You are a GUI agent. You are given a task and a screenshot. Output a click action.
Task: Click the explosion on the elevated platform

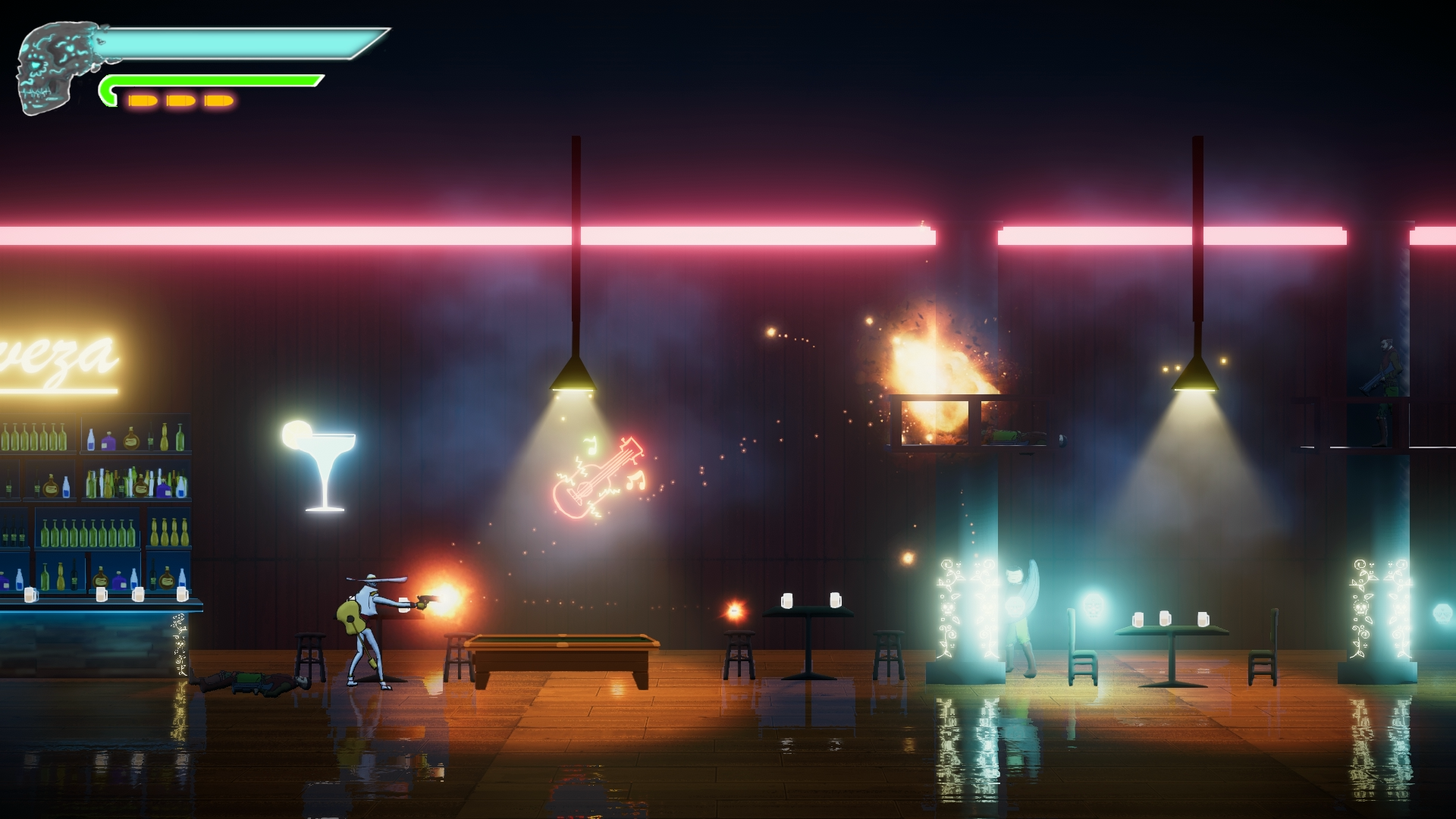pyautogui.click(x=933, y=364)
